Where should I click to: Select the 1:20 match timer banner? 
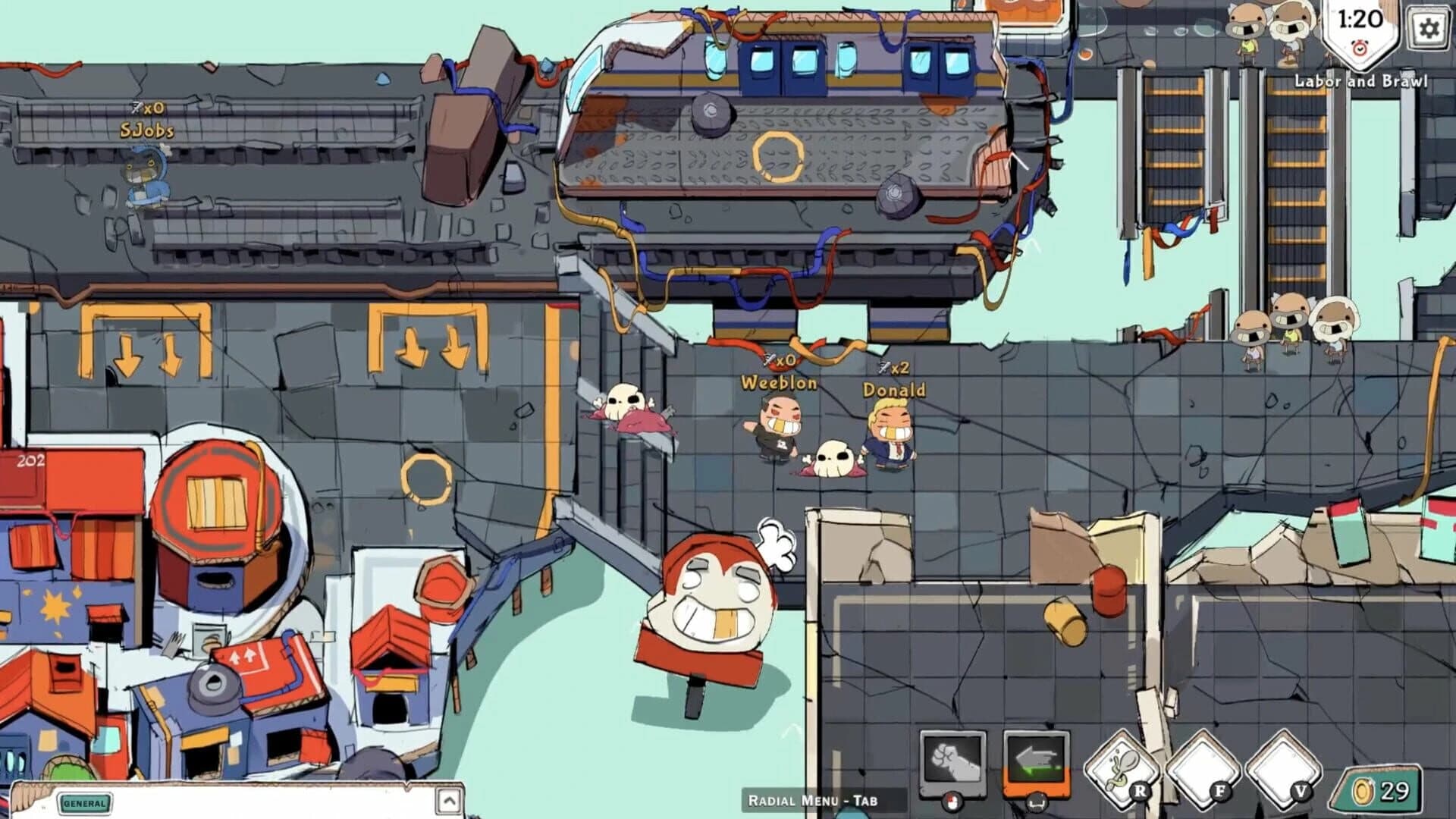(x=1360, y=19)
